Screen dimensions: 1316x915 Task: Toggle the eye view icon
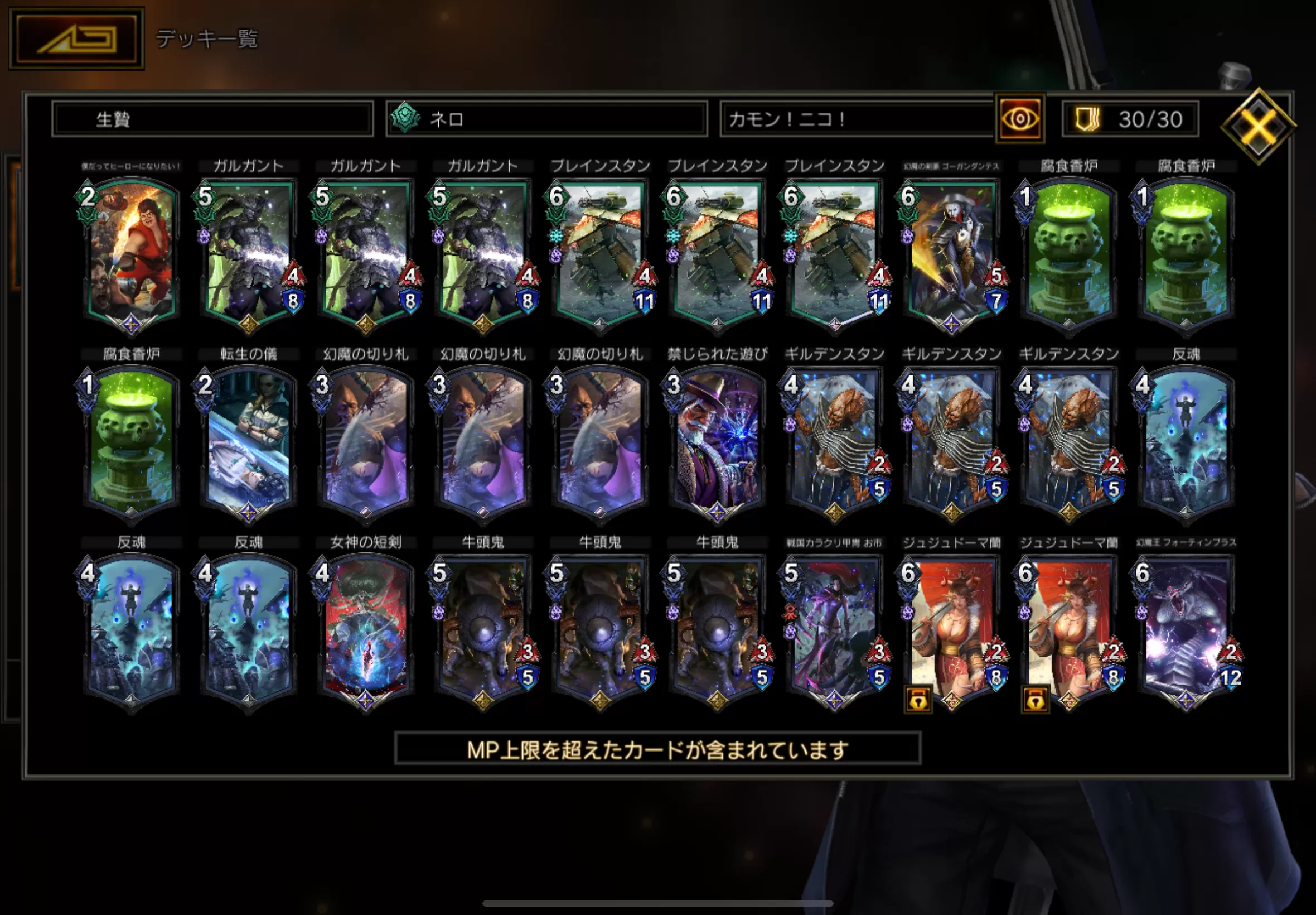1020,119
